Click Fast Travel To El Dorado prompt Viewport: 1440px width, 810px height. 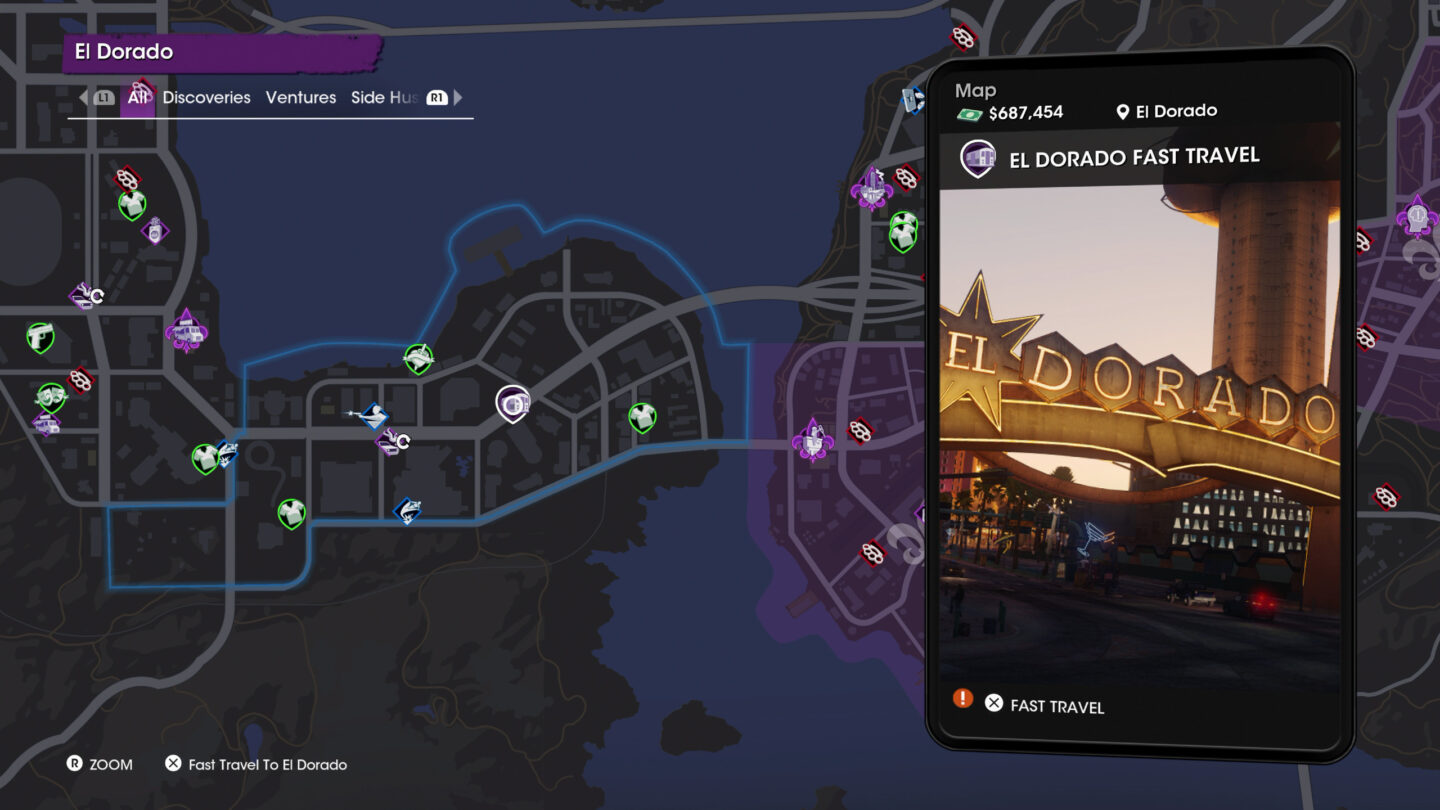point(265,765)
